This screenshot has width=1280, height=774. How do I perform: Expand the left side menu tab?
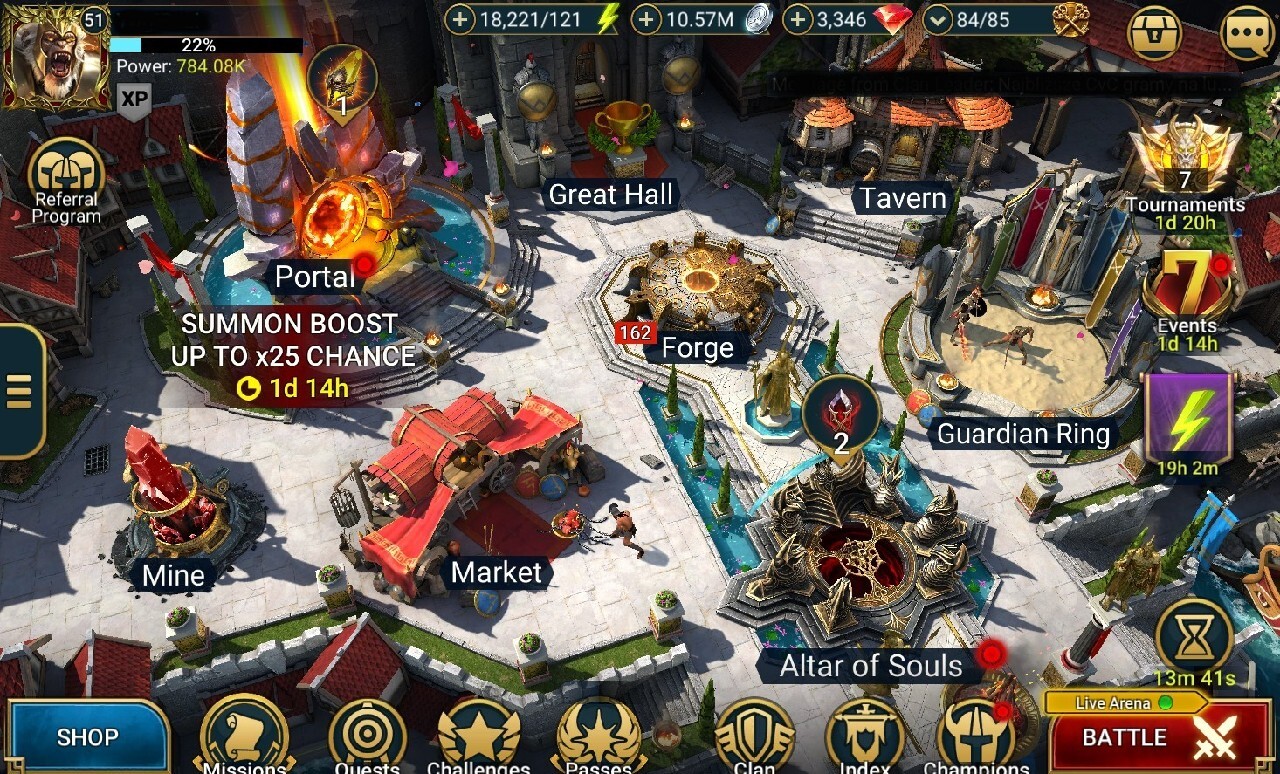coord(20,390)
